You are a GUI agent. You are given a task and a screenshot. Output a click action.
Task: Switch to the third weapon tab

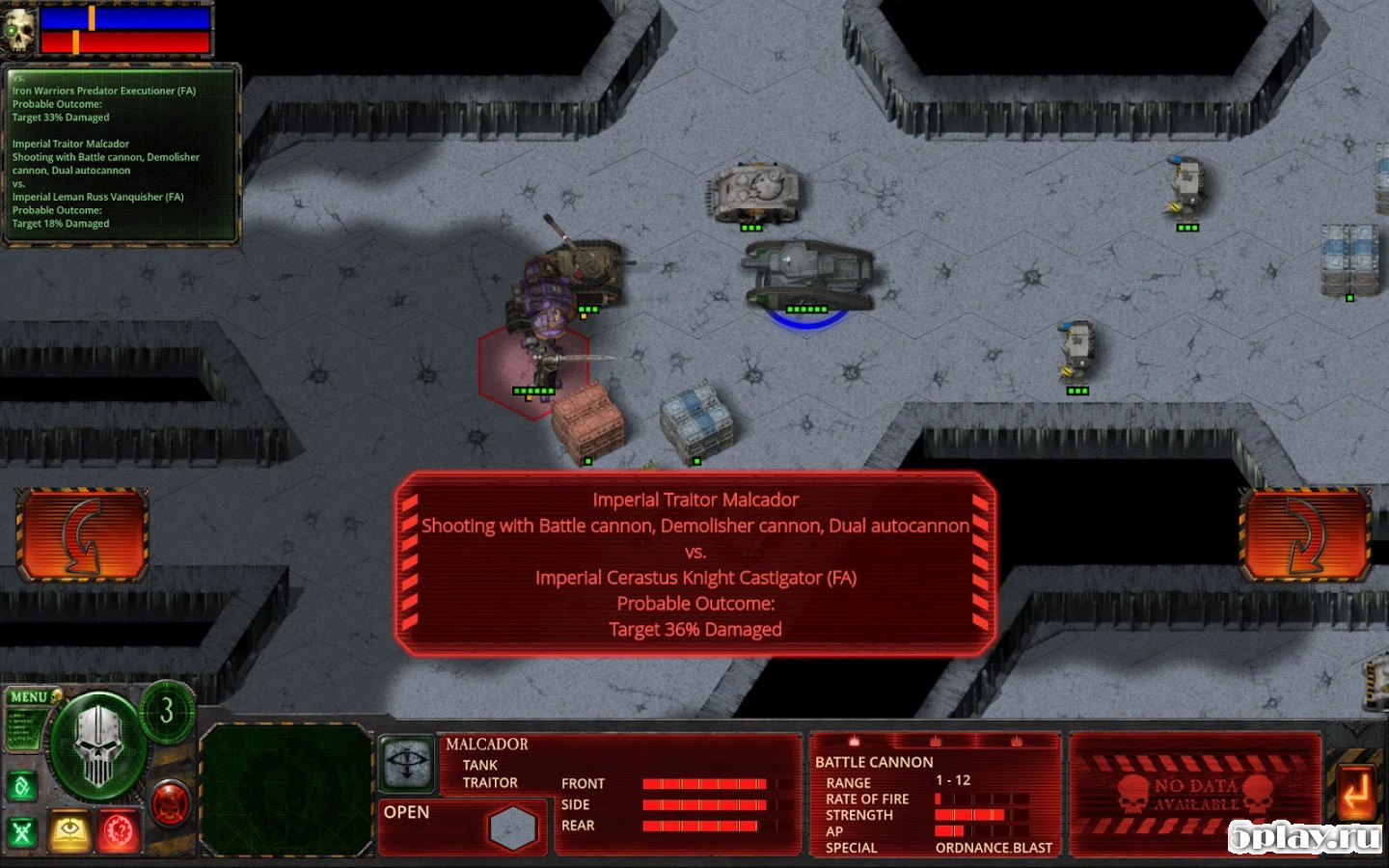pyautogui.click(x=1016, y=742)
